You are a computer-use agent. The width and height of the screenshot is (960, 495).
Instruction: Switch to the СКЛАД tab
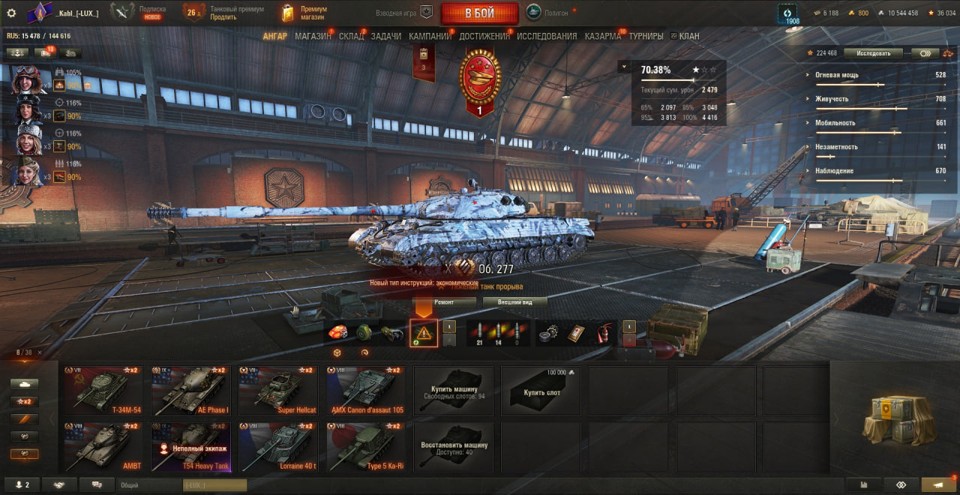pos(351,36)
